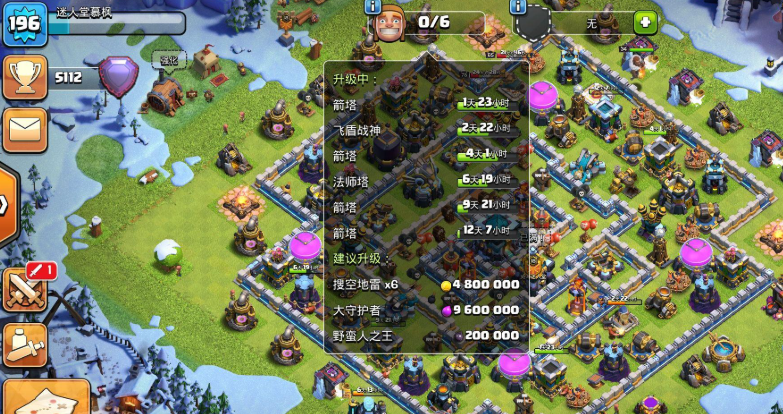Open the sword and scroll army button
The height and width of the screenshot is (414, 783).
point(24,344)
